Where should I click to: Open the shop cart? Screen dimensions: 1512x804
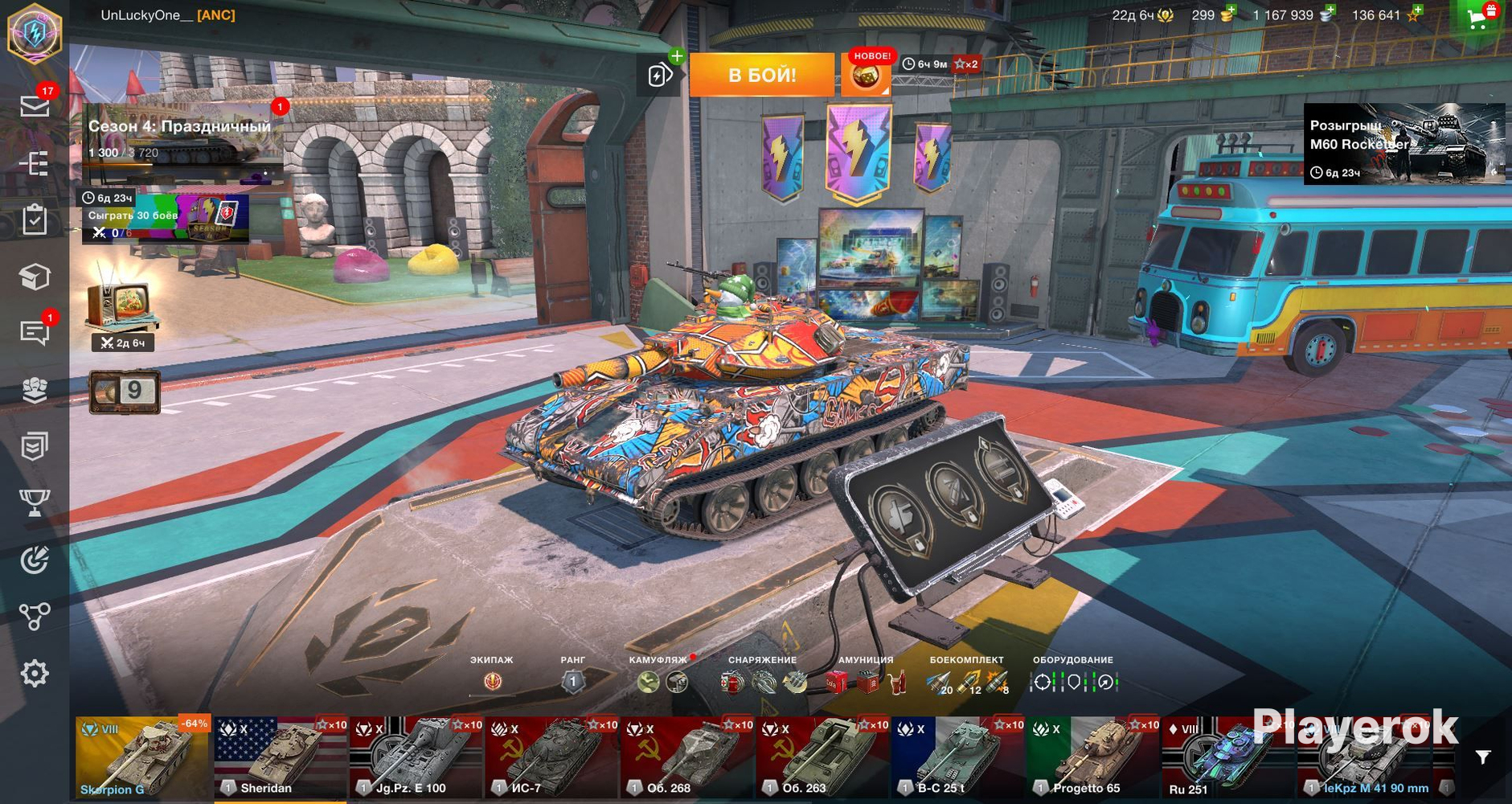[1478, 18]
